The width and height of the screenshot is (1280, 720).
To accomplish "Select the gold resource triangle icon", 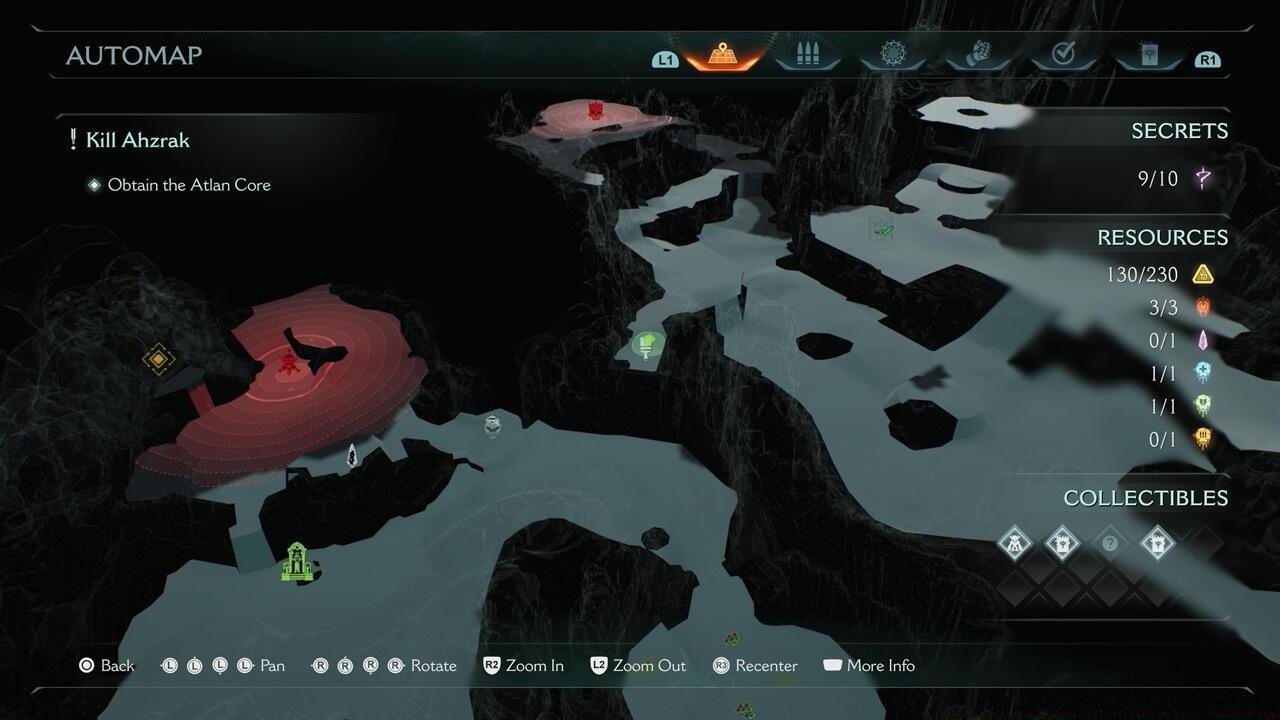I will click(1203, 274).
